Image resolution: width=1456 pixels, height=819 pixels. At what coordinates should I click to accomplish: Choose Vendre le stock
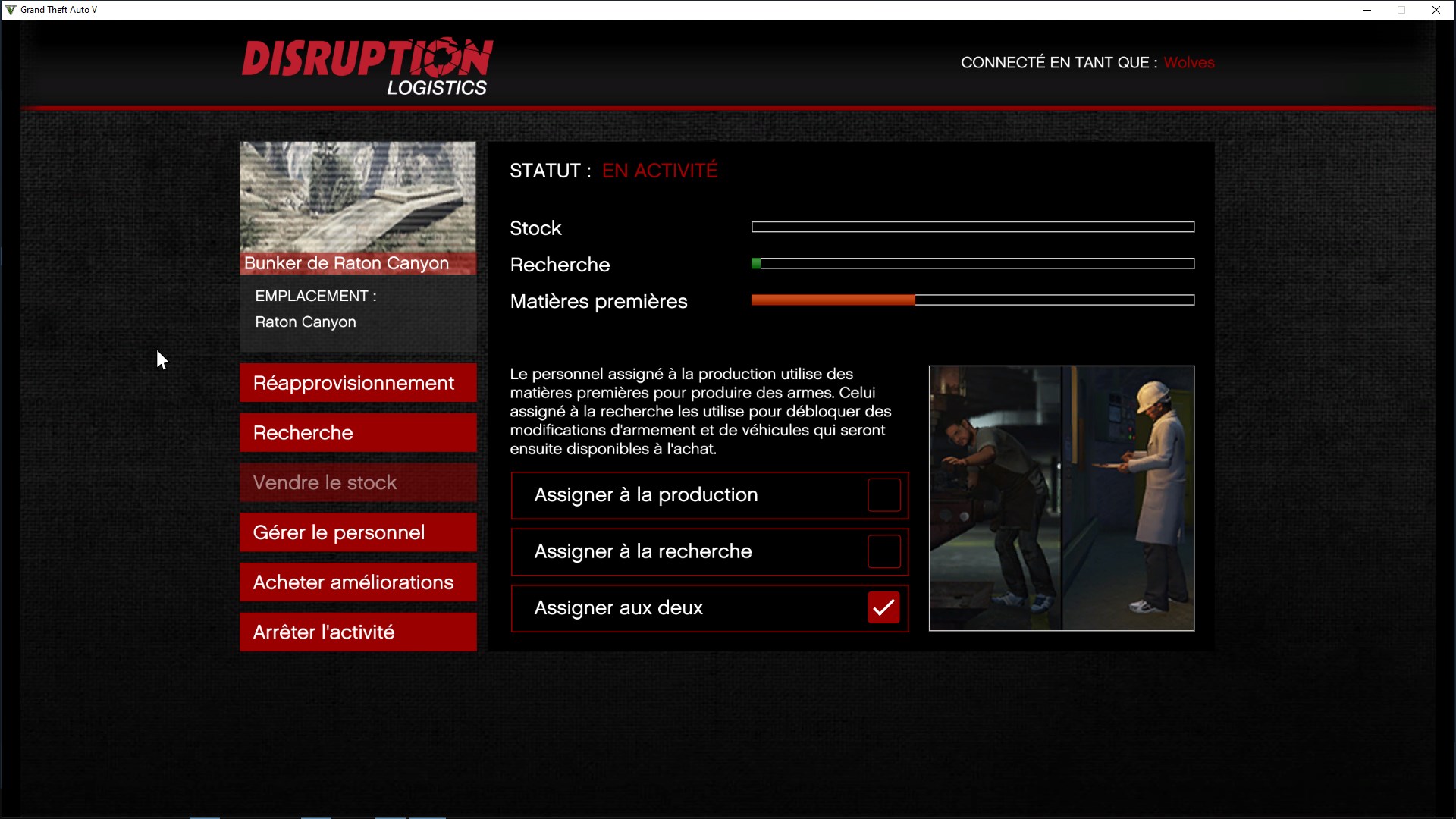tap(357, 482)
